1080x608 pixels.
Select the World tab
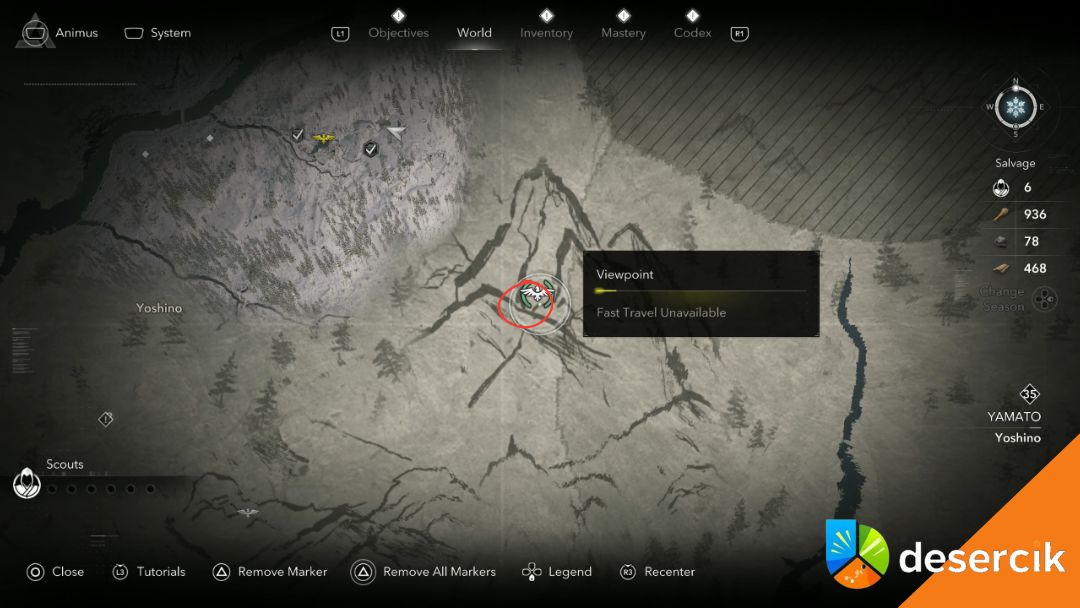(474, 33)
